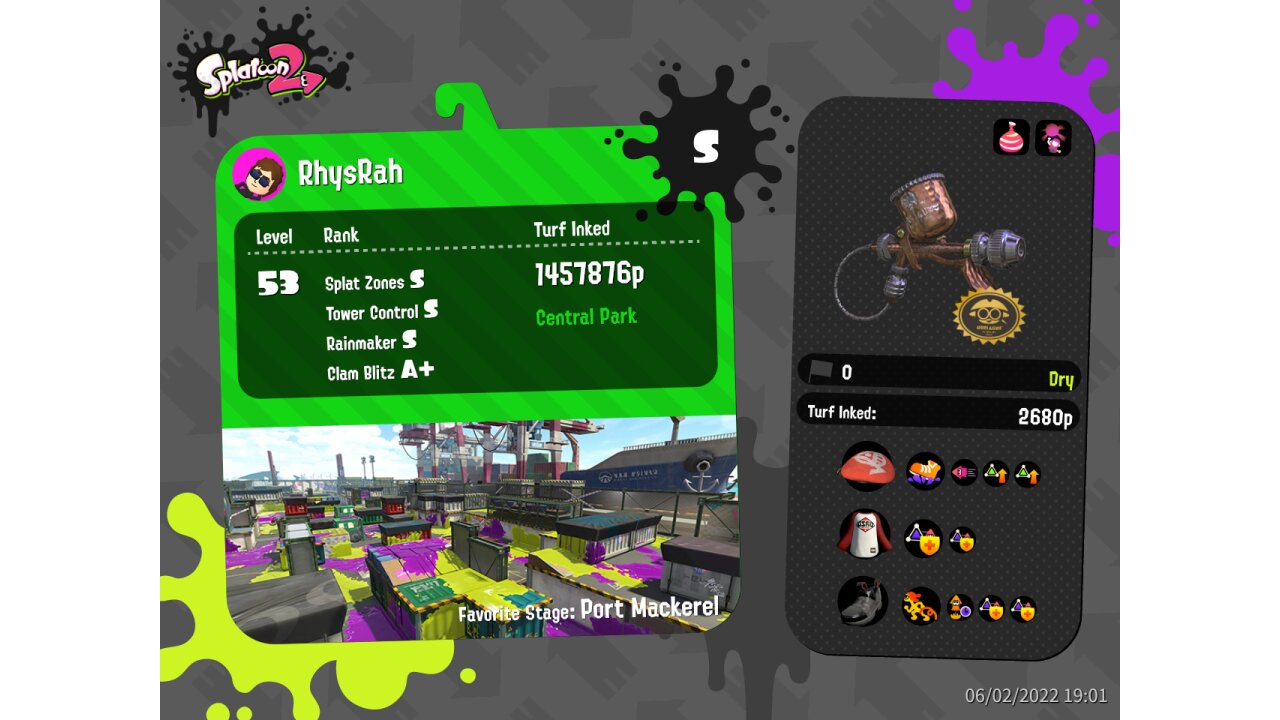Click the gold badge on the weapon

click(989, 316)
